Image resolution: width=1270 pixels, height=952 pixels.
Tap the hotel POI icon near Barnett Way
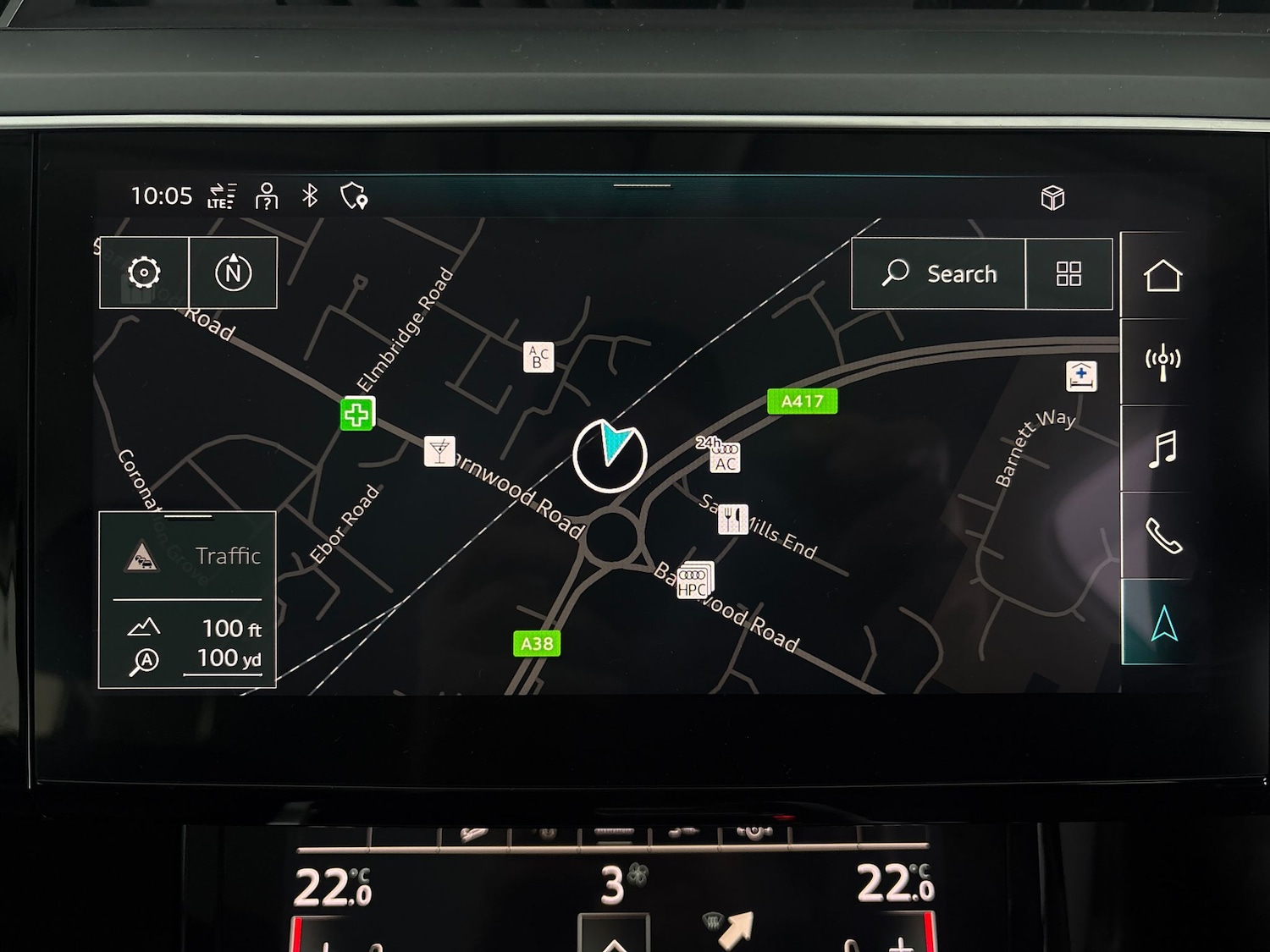[1083, 377]
